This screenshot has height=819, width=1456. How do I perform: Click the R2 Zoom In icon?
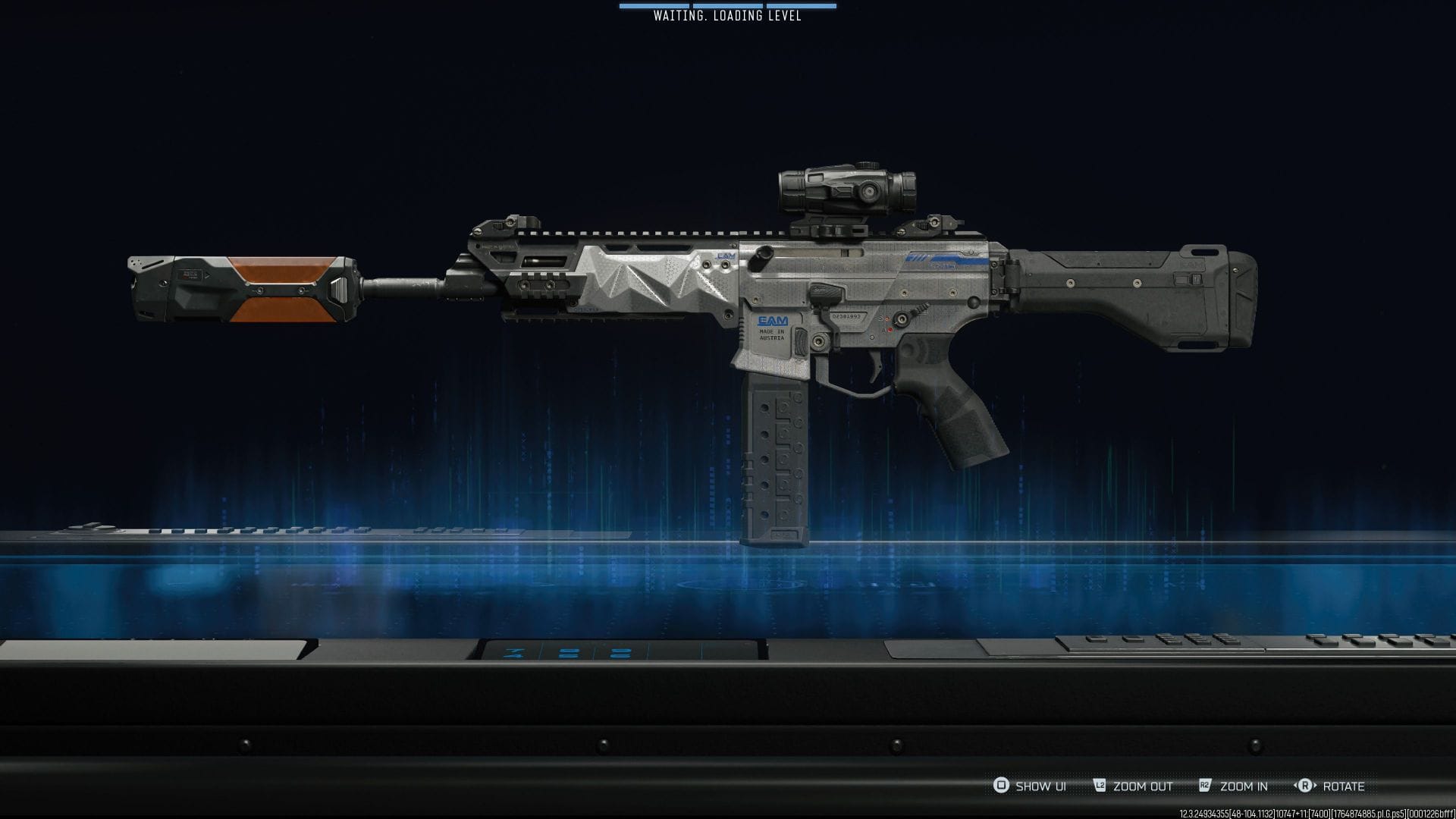point(1206,786)
